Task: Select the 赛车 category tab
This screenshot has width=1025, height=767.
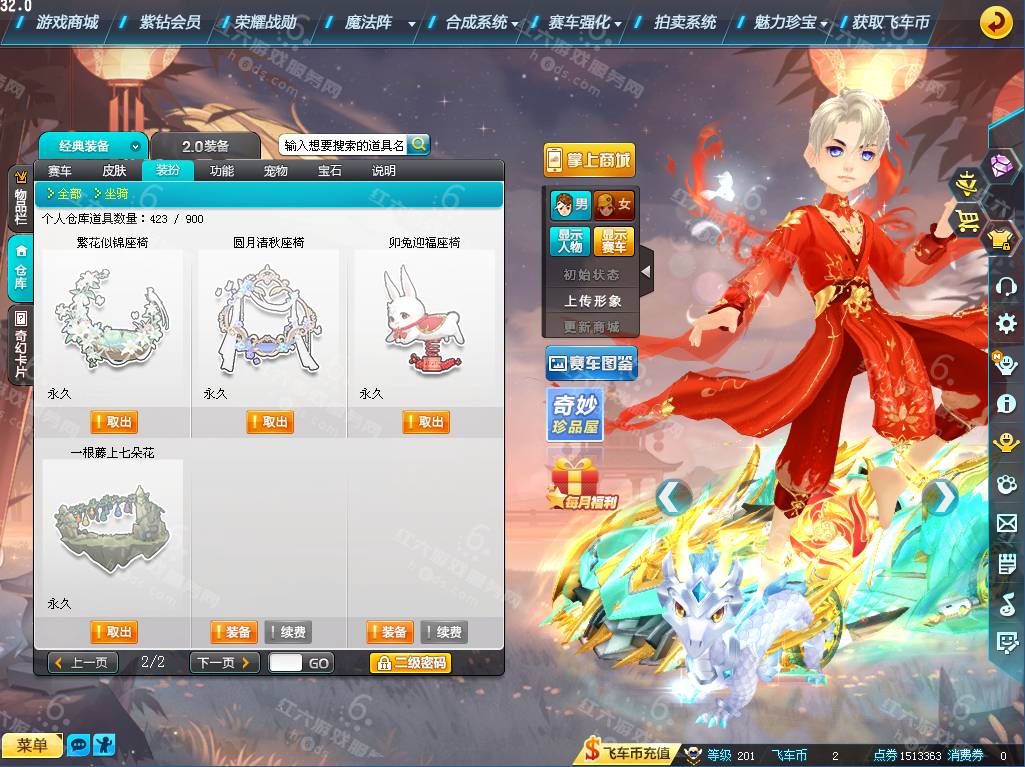Action: 60,171
